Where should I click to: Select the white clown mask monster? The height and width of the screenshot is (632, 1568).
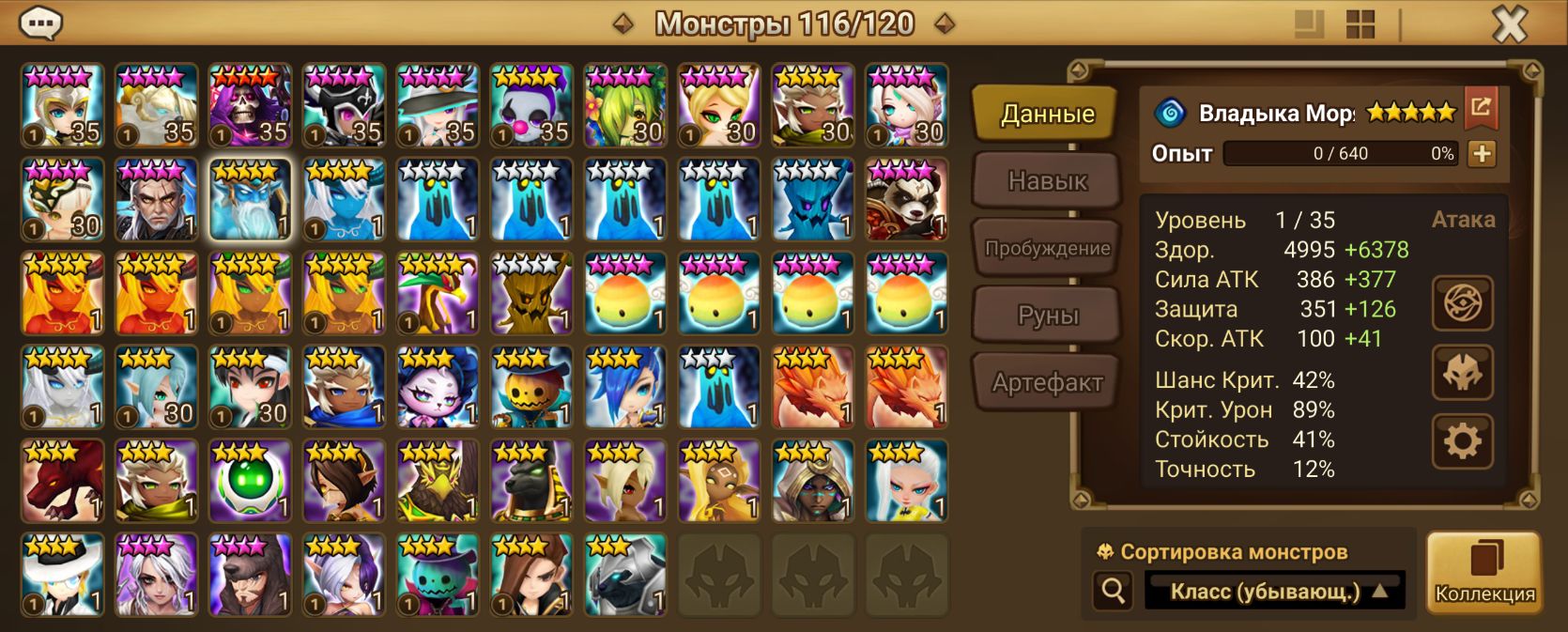pos(531,105)
